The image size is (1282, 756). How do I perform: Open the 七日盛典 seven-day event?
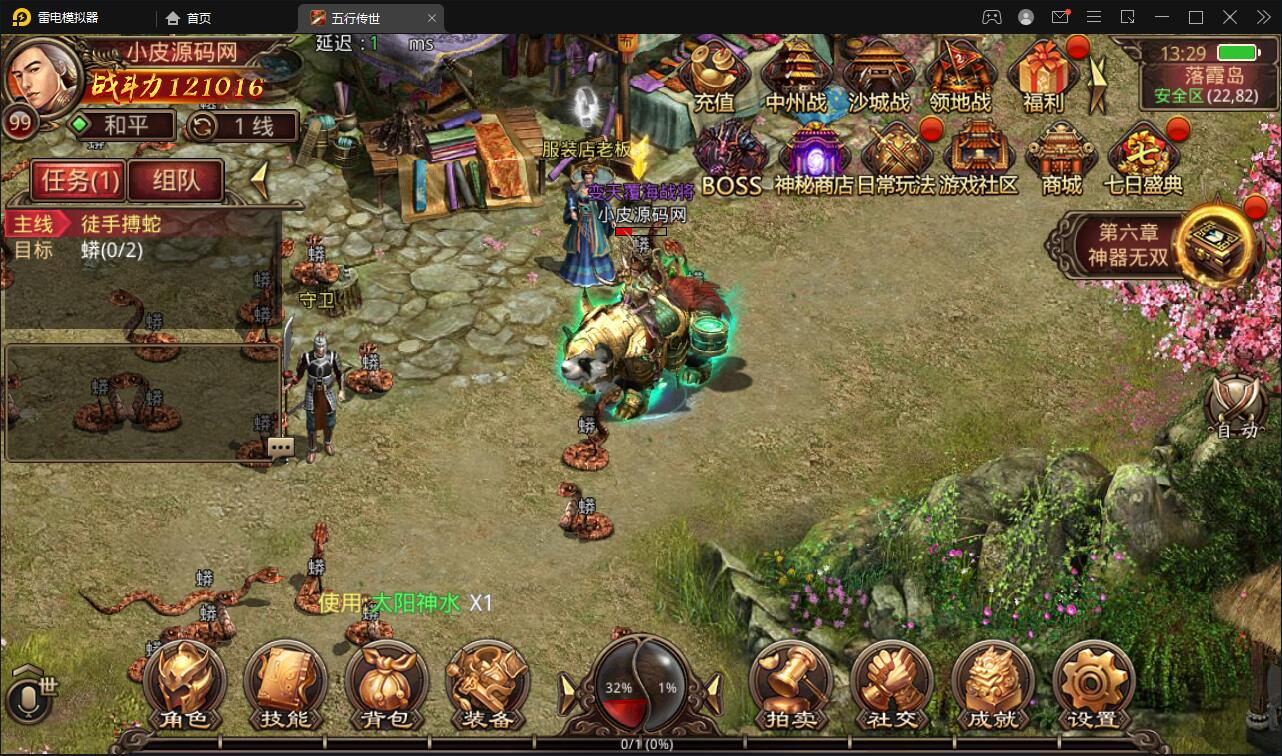(x=1143, y=158)
